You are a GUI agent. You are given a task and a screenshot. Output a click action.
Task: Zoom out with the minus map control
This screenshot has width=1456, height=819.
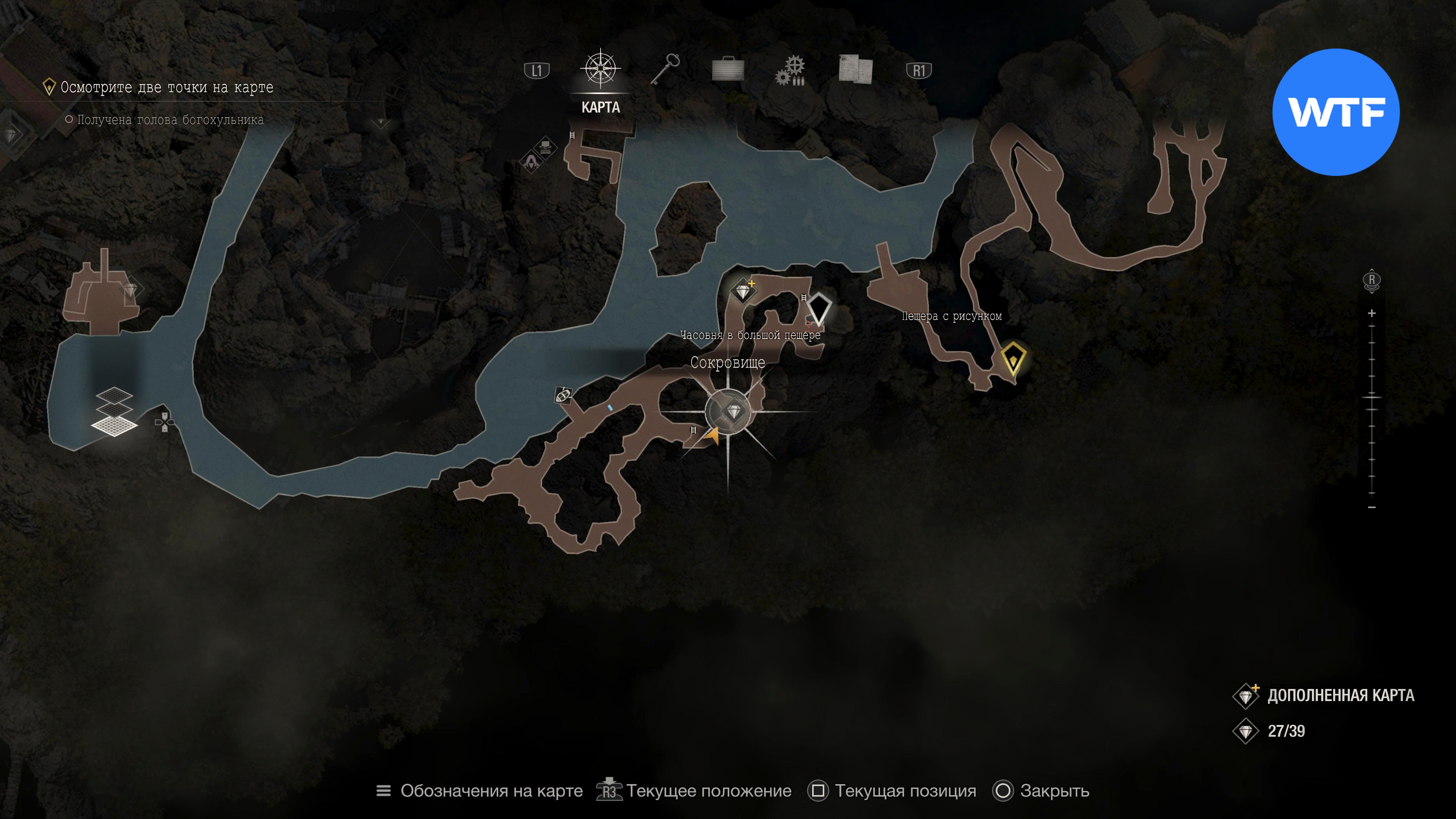click(1372, 507)
